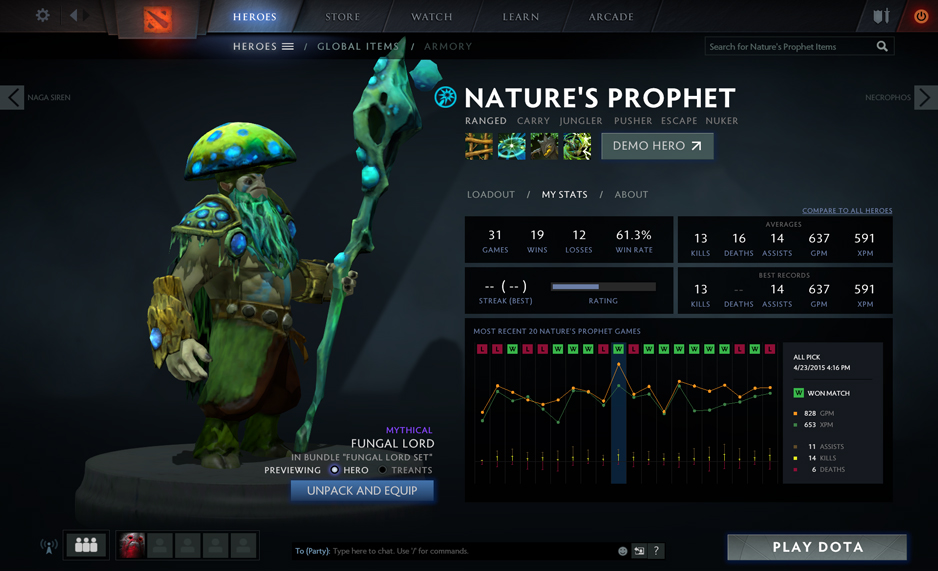Select the Arcade tab

click(x=611, y=17)
